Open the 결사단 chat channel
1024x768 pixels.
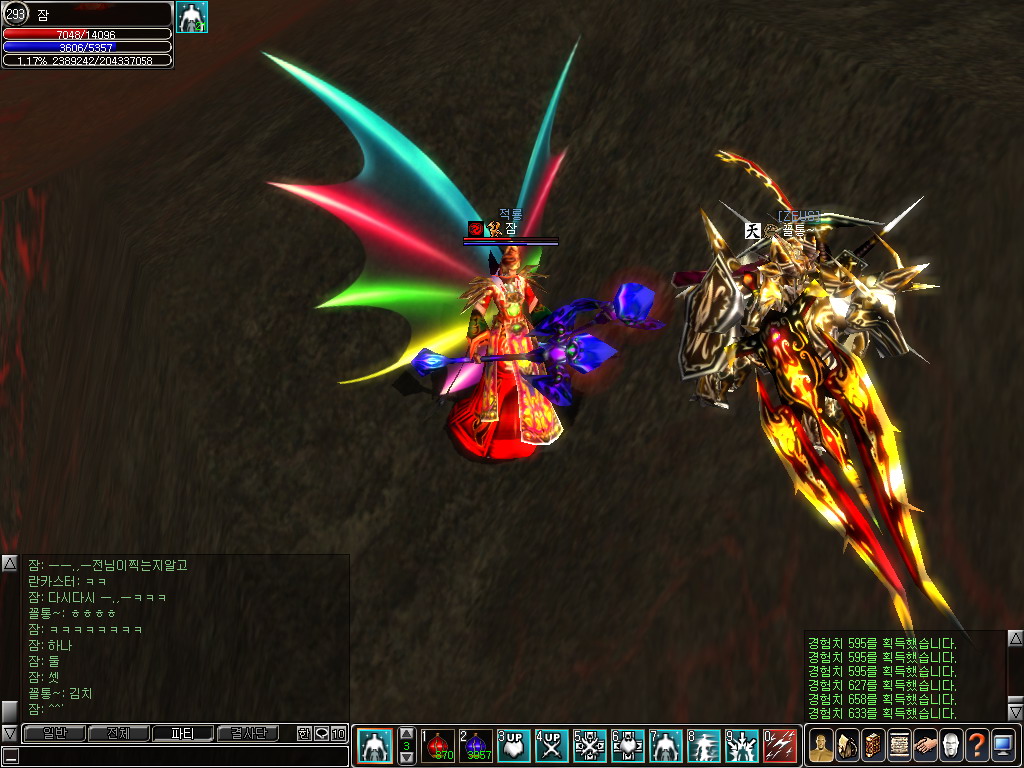coord(247,734)
